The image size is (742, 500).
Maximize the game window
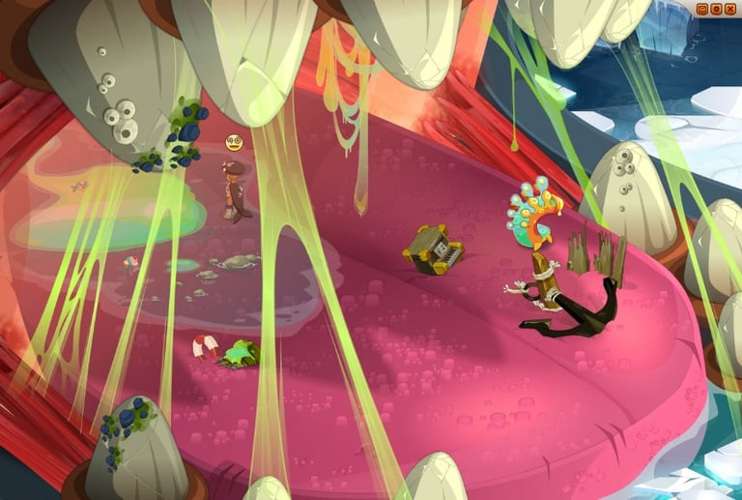(716, 9)
